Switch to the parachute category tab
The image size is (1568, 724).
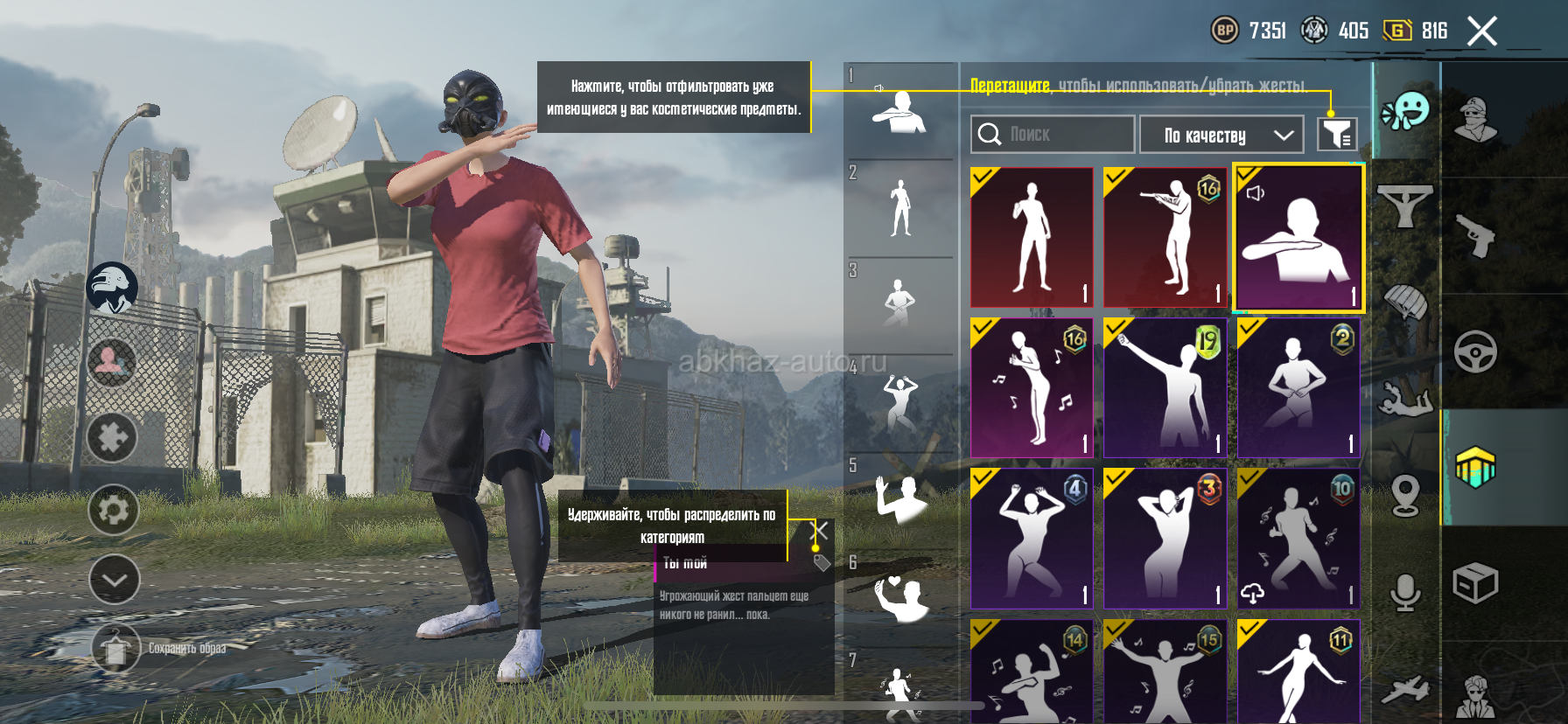click(x=1405, y=303)
